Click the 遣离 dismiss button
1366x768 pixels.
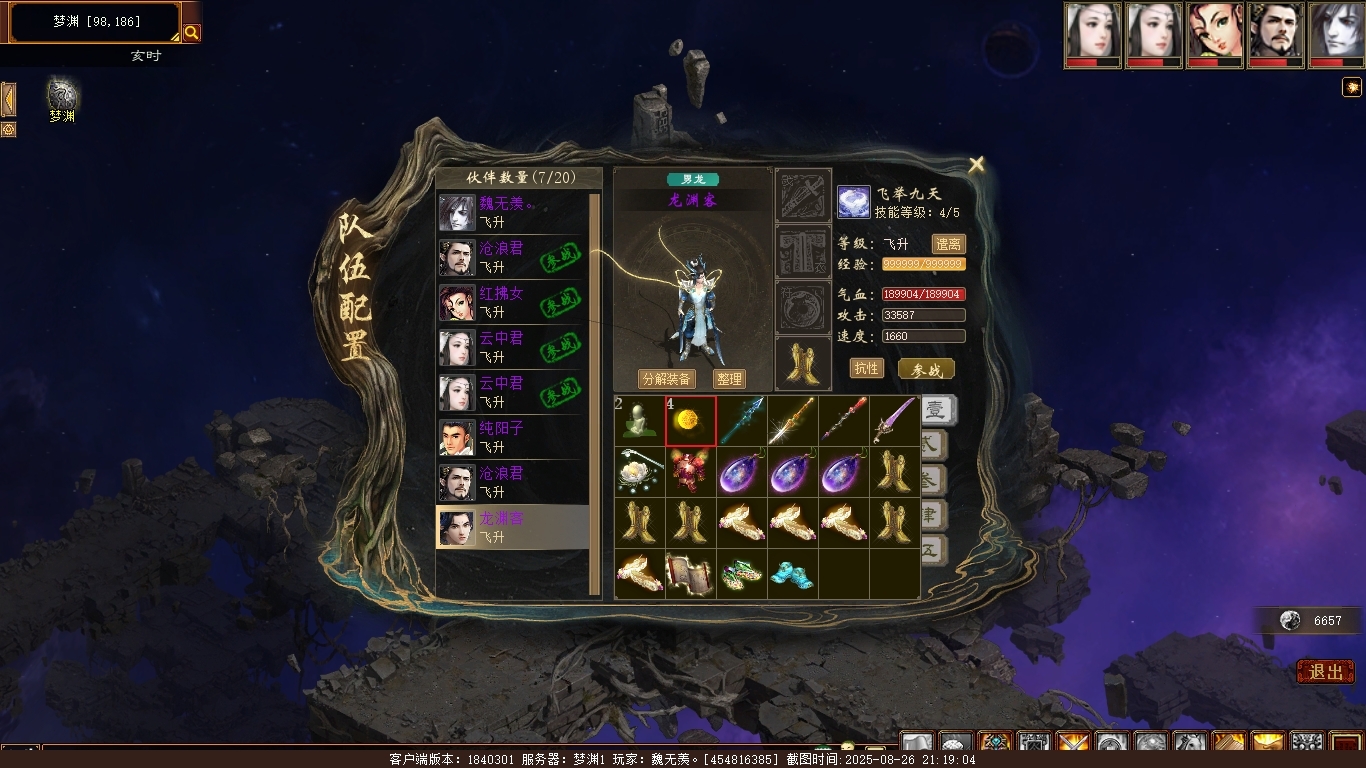948,244
